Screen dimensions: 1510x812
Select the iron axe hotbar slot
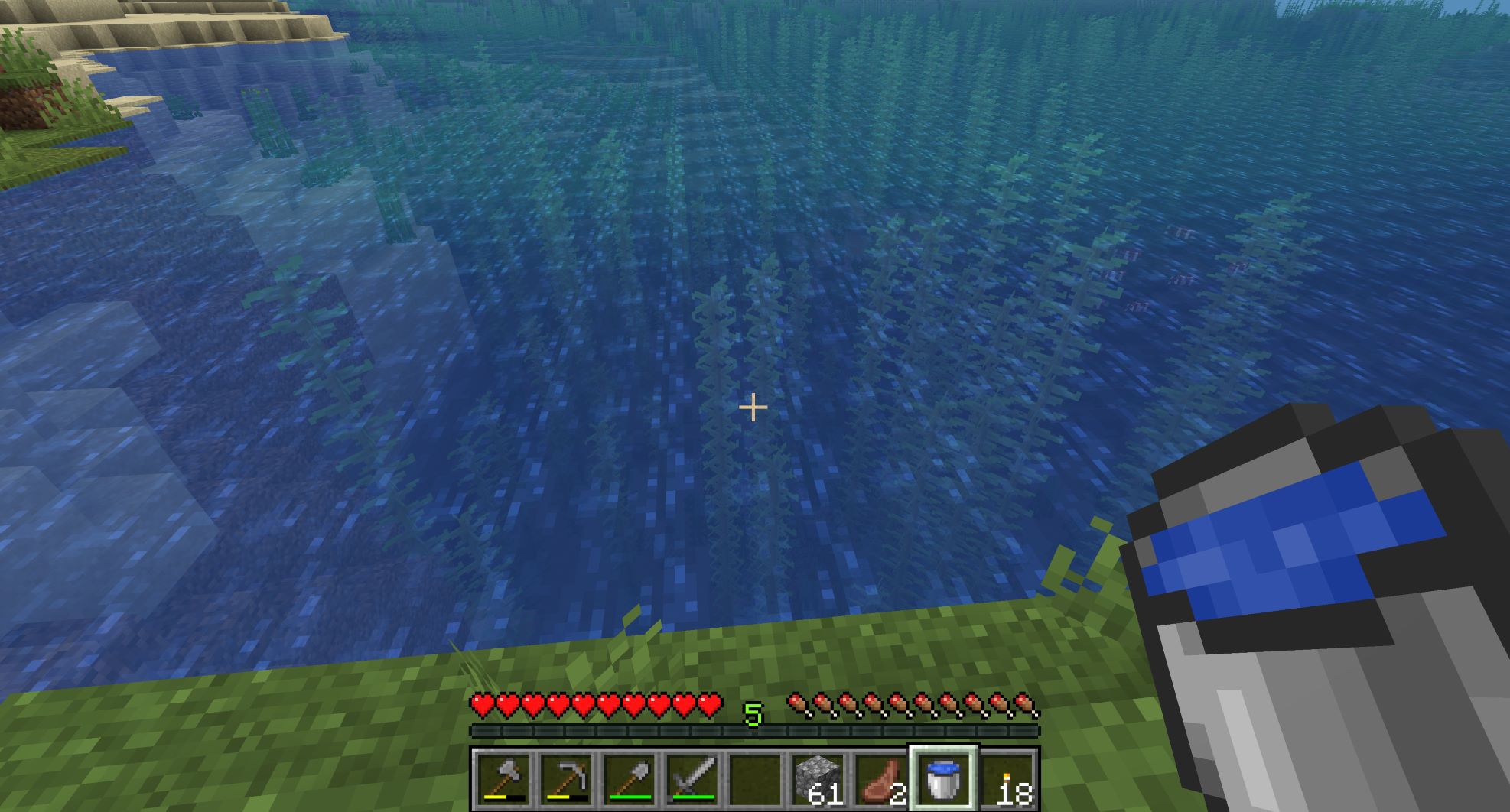pos(503,778)
